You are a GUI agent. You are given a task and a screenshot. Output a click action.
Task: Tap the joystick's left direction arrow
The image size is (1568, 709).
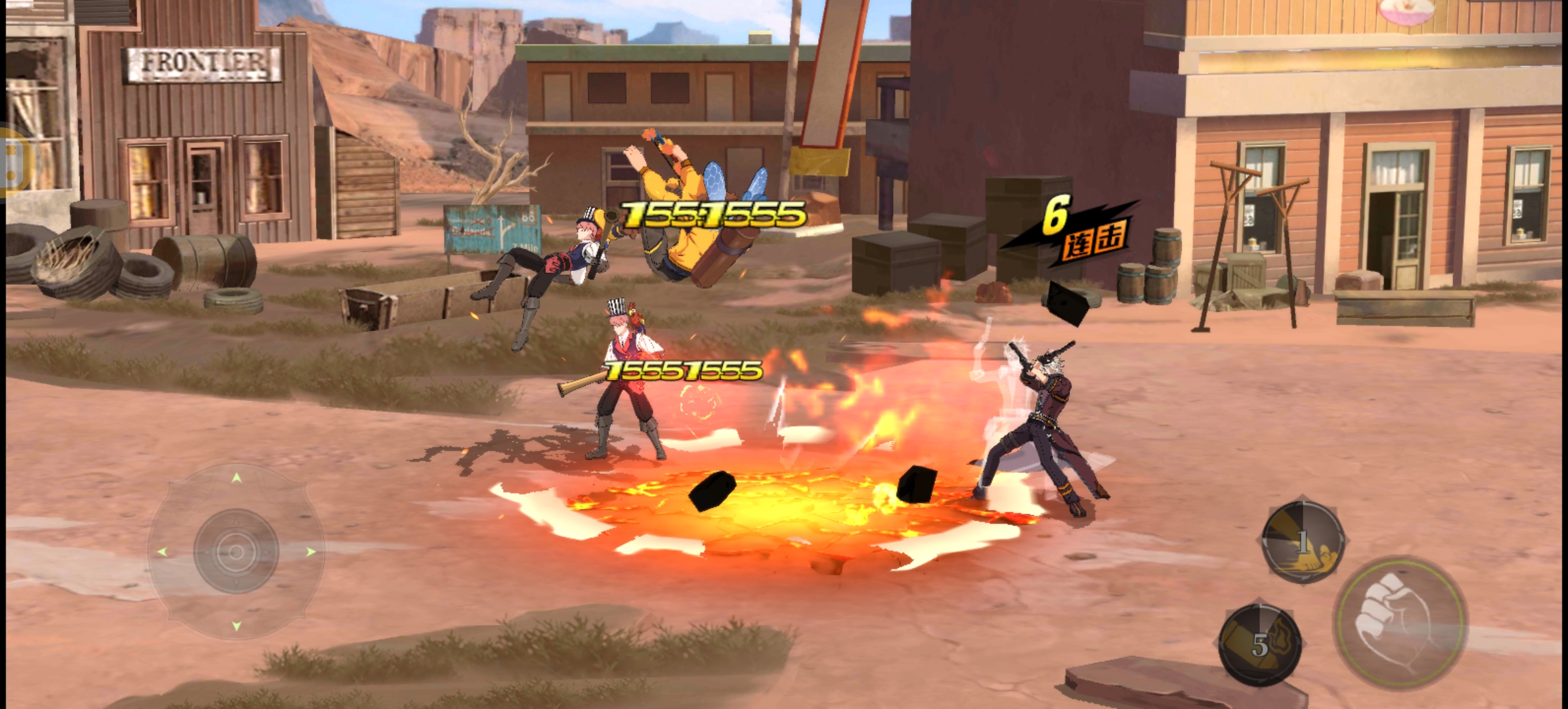pyautogui.click(x=162, y=552)
